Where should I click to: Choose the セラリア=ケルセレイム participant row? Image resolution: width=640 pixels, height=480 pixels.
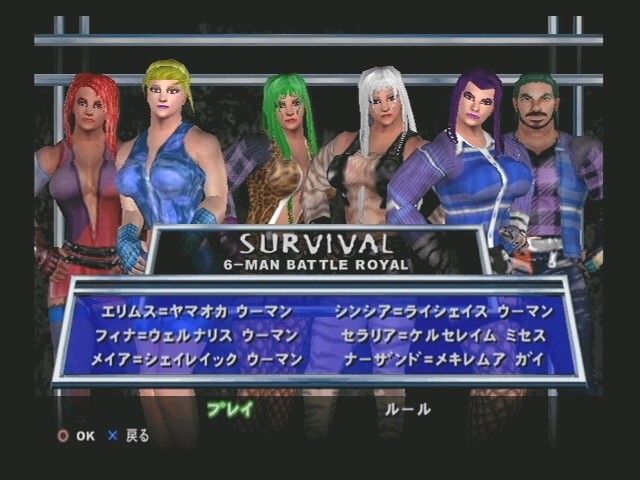455,335
